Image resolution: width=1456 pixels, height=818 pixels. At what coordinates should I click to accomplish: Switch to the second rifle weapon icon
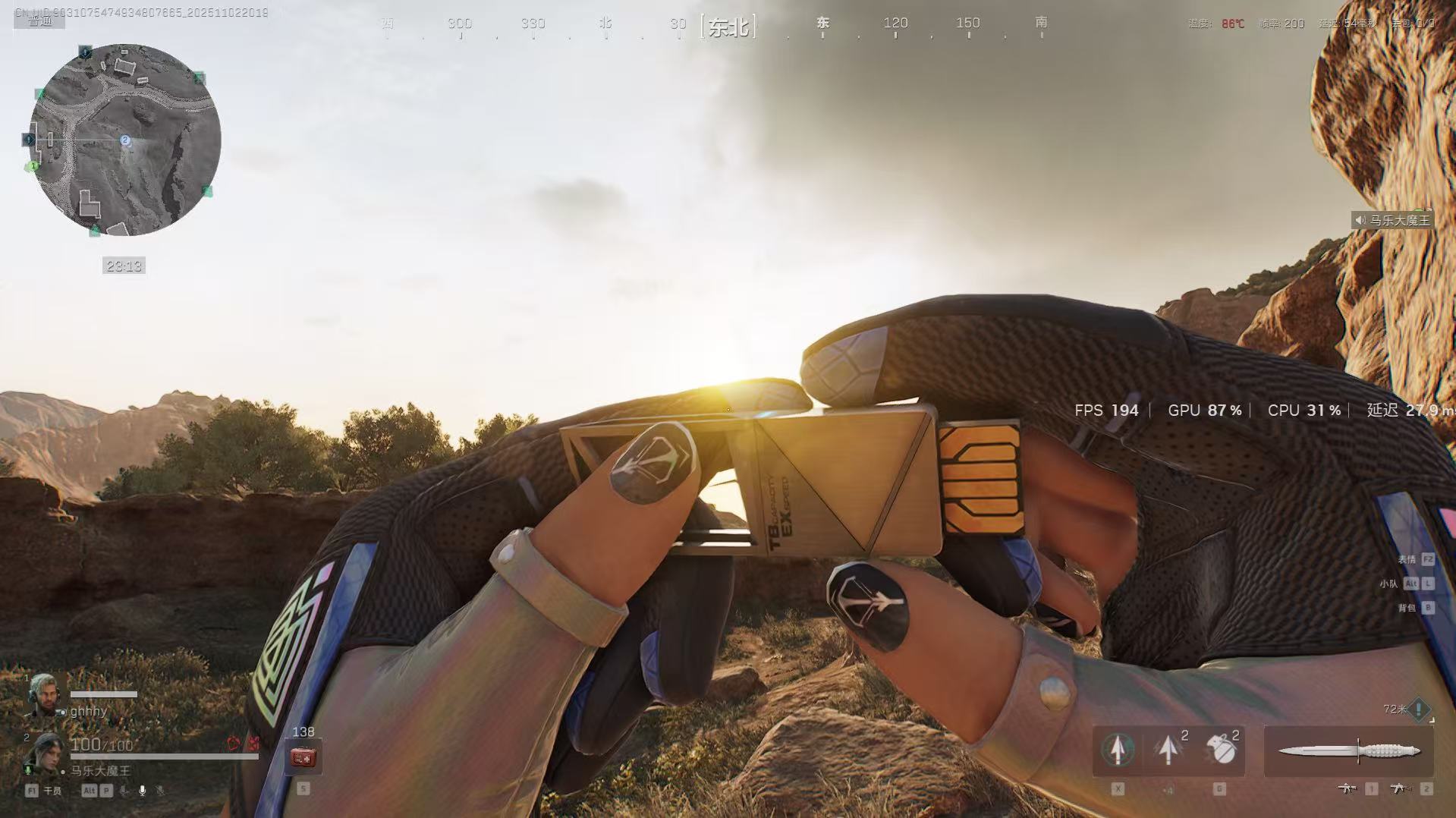tap(1398, 788)
